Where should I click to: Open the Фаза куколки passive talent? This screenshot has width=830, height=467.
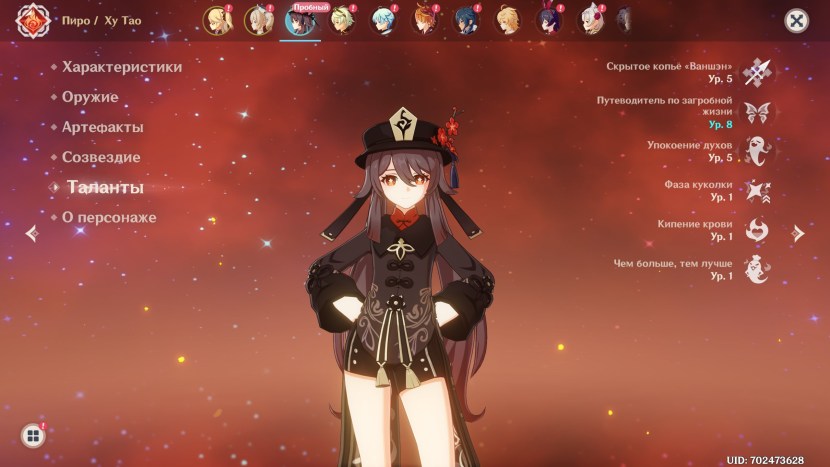(757, 191)
